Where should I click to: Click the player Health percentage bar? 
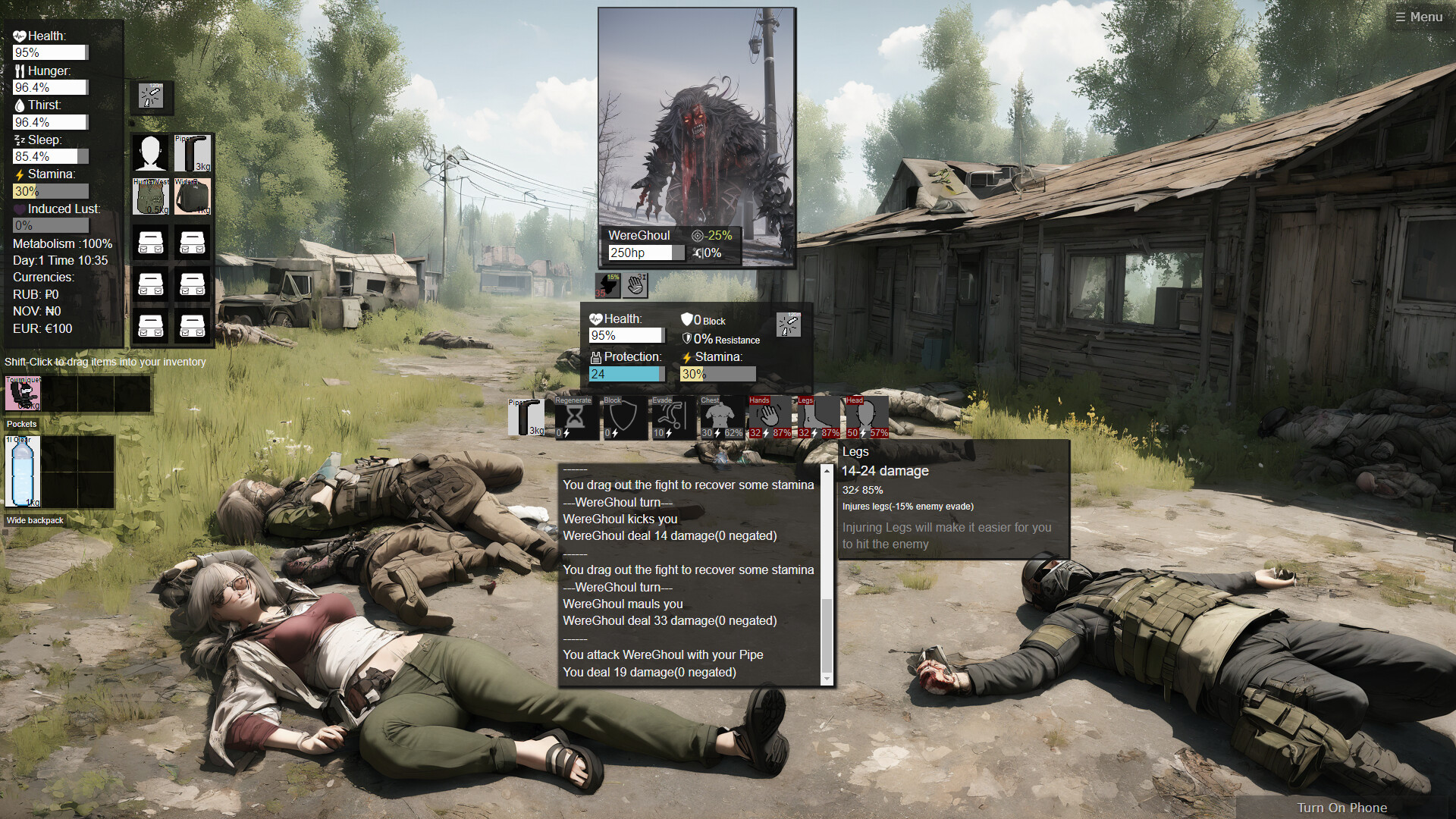tap(49, 52)
